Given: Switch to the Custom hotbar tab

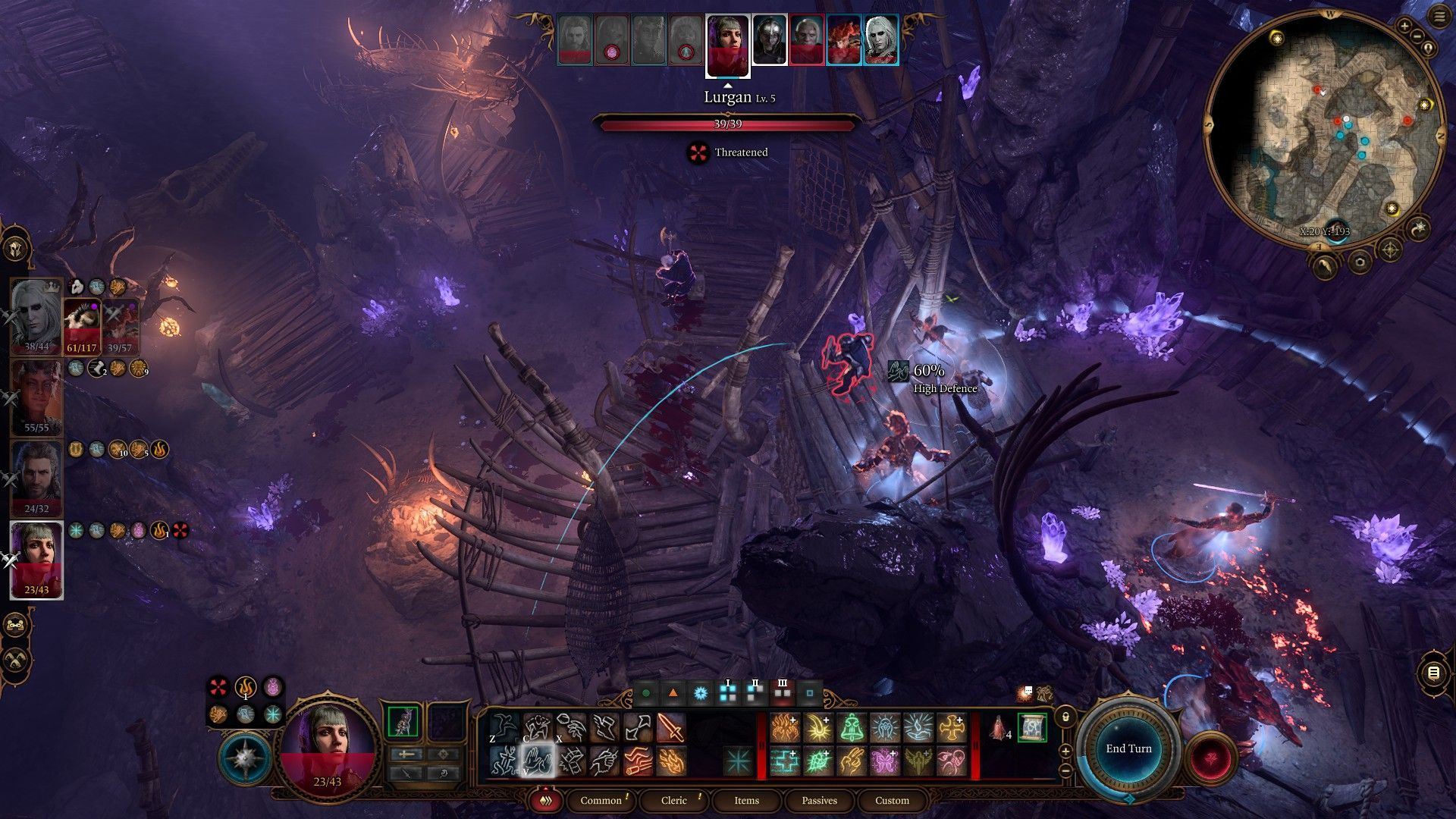Looking at the screenshot, I should [892, 800].
